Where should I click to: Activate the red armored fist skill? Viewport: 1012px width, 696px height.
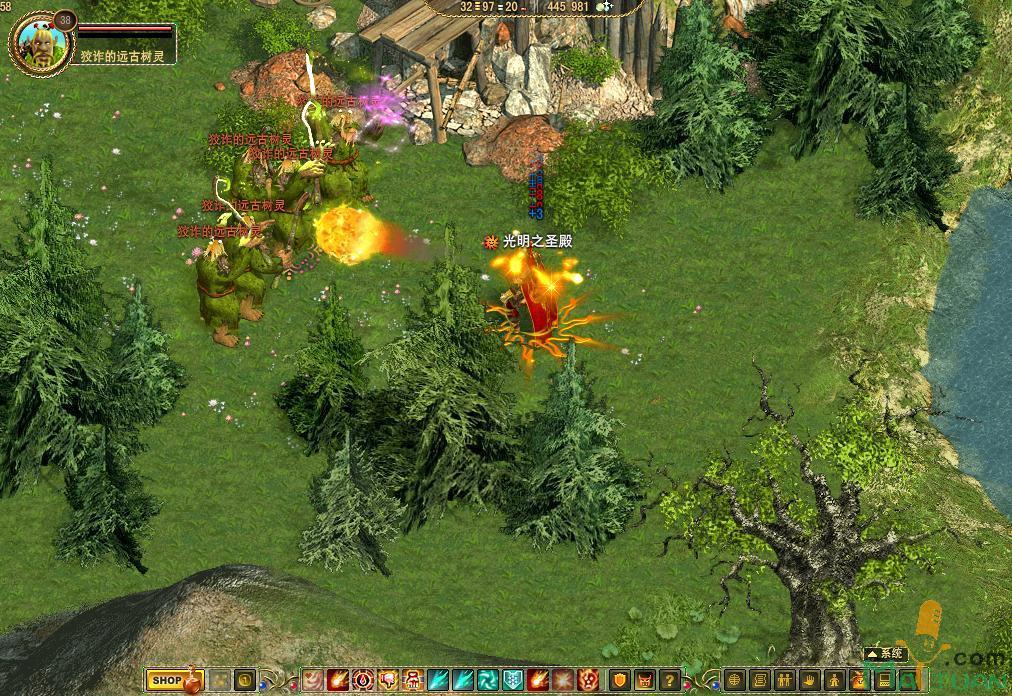[x=413, y=680]
